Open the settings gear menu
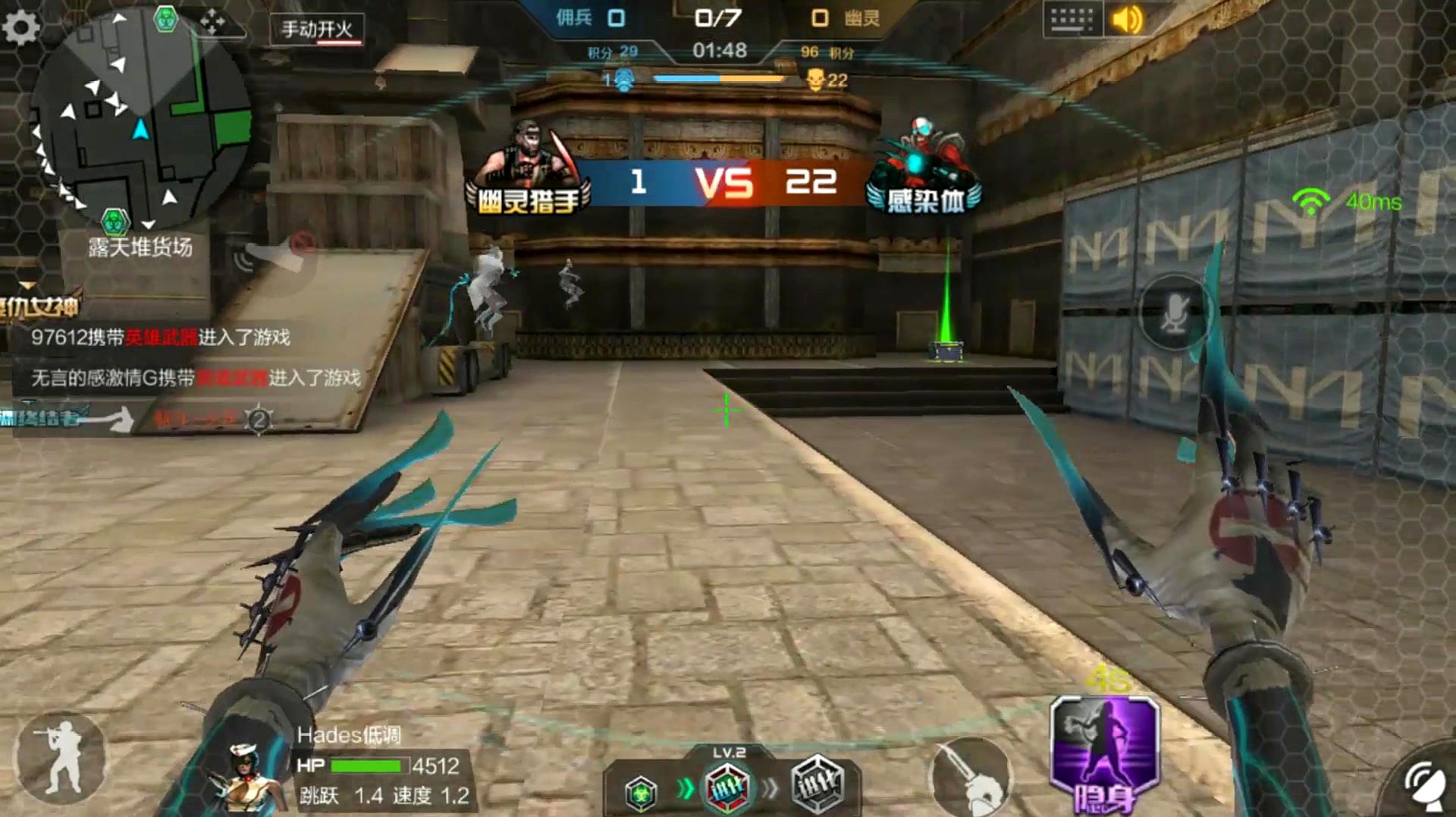The image size is (1456, 817). pos(21,27)
